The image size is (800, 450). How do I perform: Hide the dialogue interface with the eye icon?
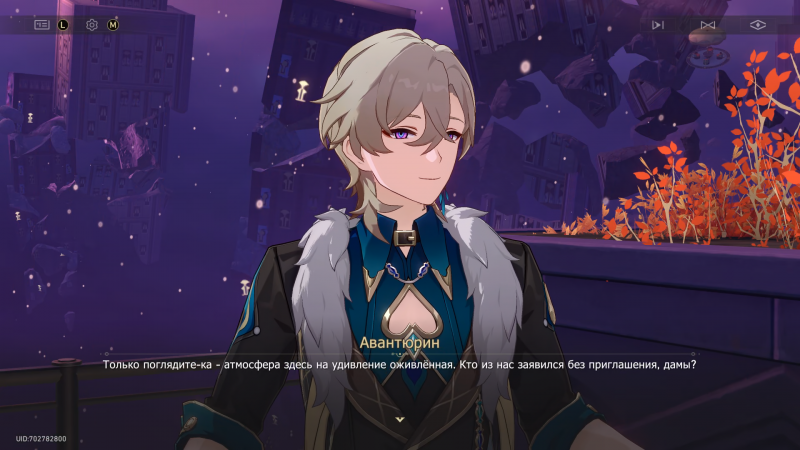pos(758,25)
